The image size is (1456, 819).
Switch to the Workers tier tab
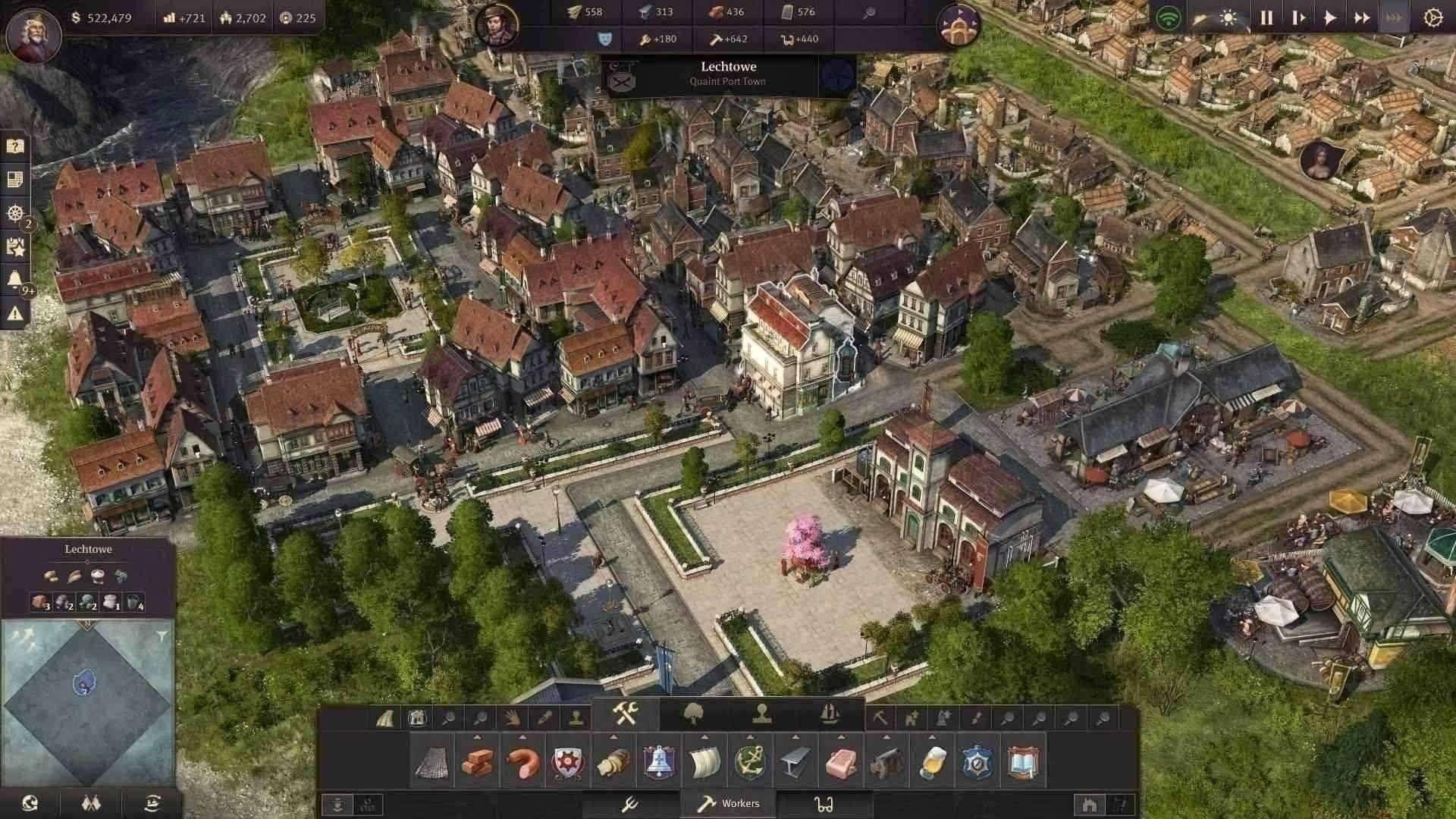[730, 804]
